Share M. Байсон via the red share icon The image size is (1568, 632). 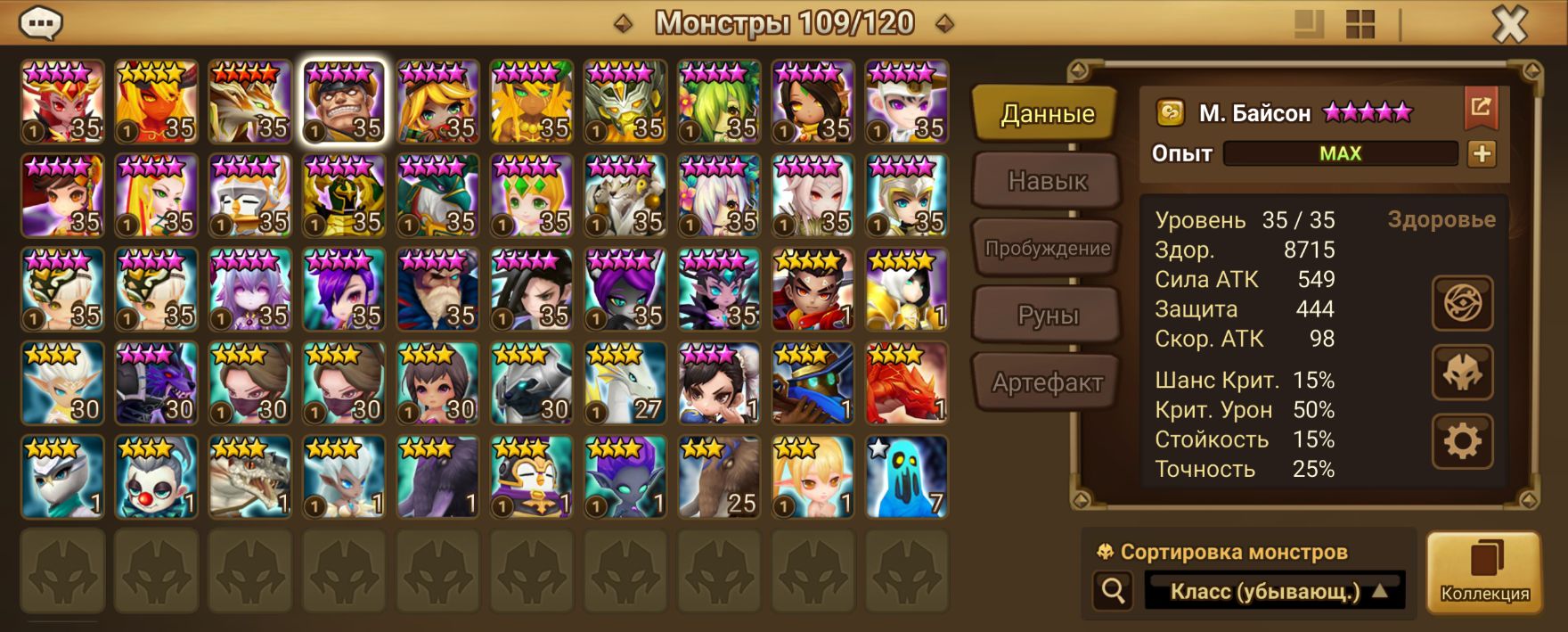(x=1481, y=108)
